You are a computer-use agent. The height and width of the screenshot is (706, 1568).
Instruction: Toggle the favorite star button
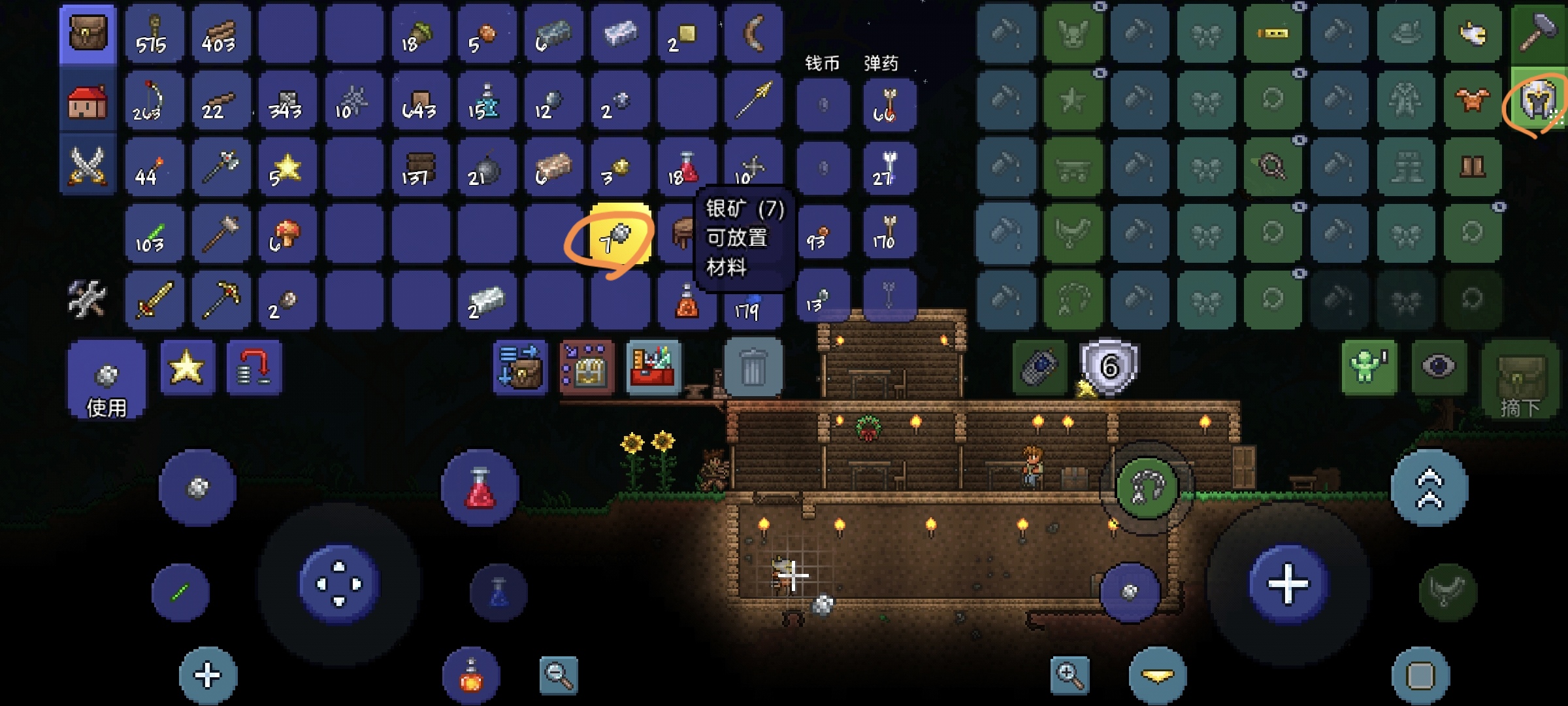pos(187,367)
